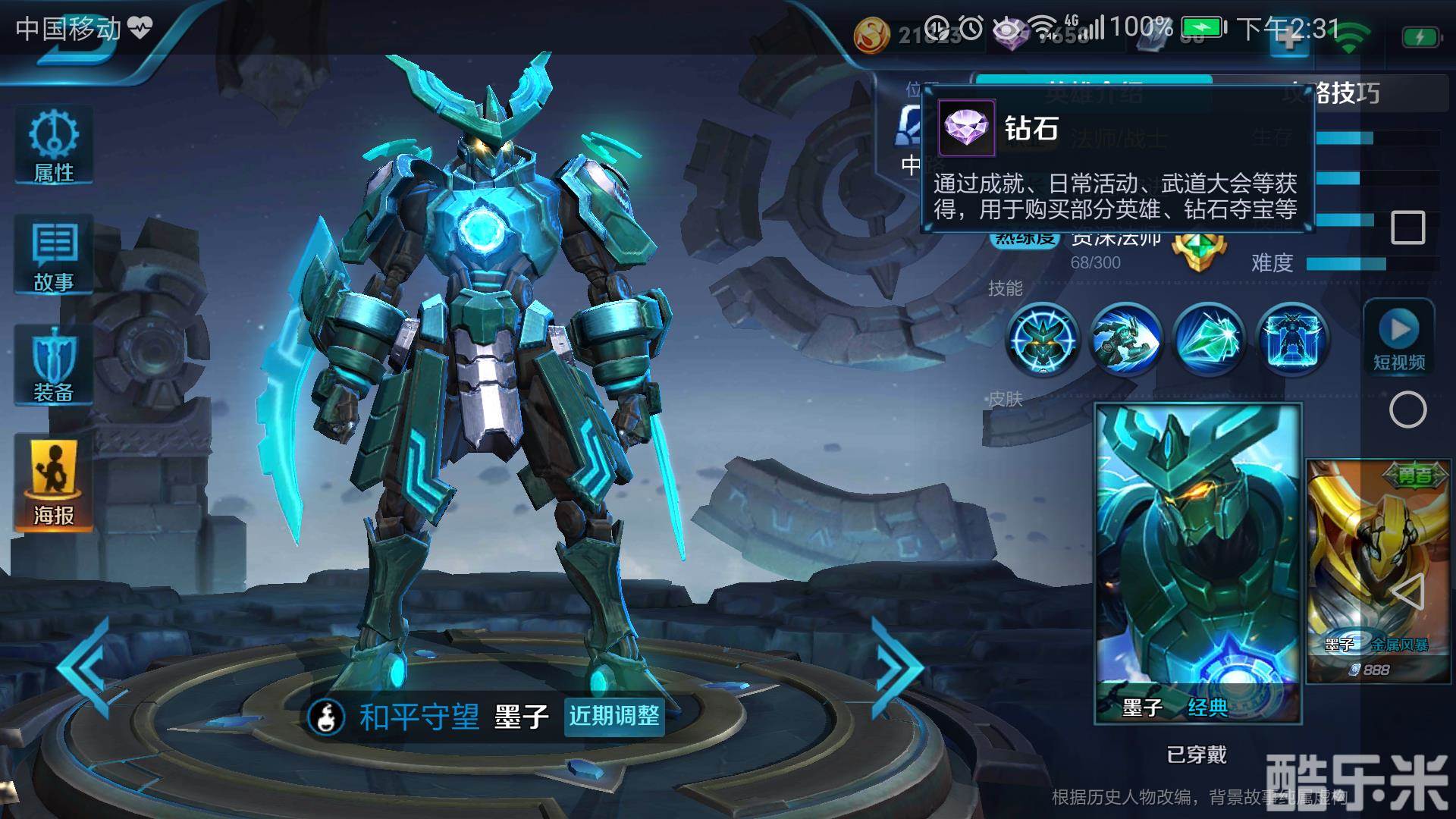Tap the Android recent apps square button
Screen dimensions: 1456x819
[1407, 227]
